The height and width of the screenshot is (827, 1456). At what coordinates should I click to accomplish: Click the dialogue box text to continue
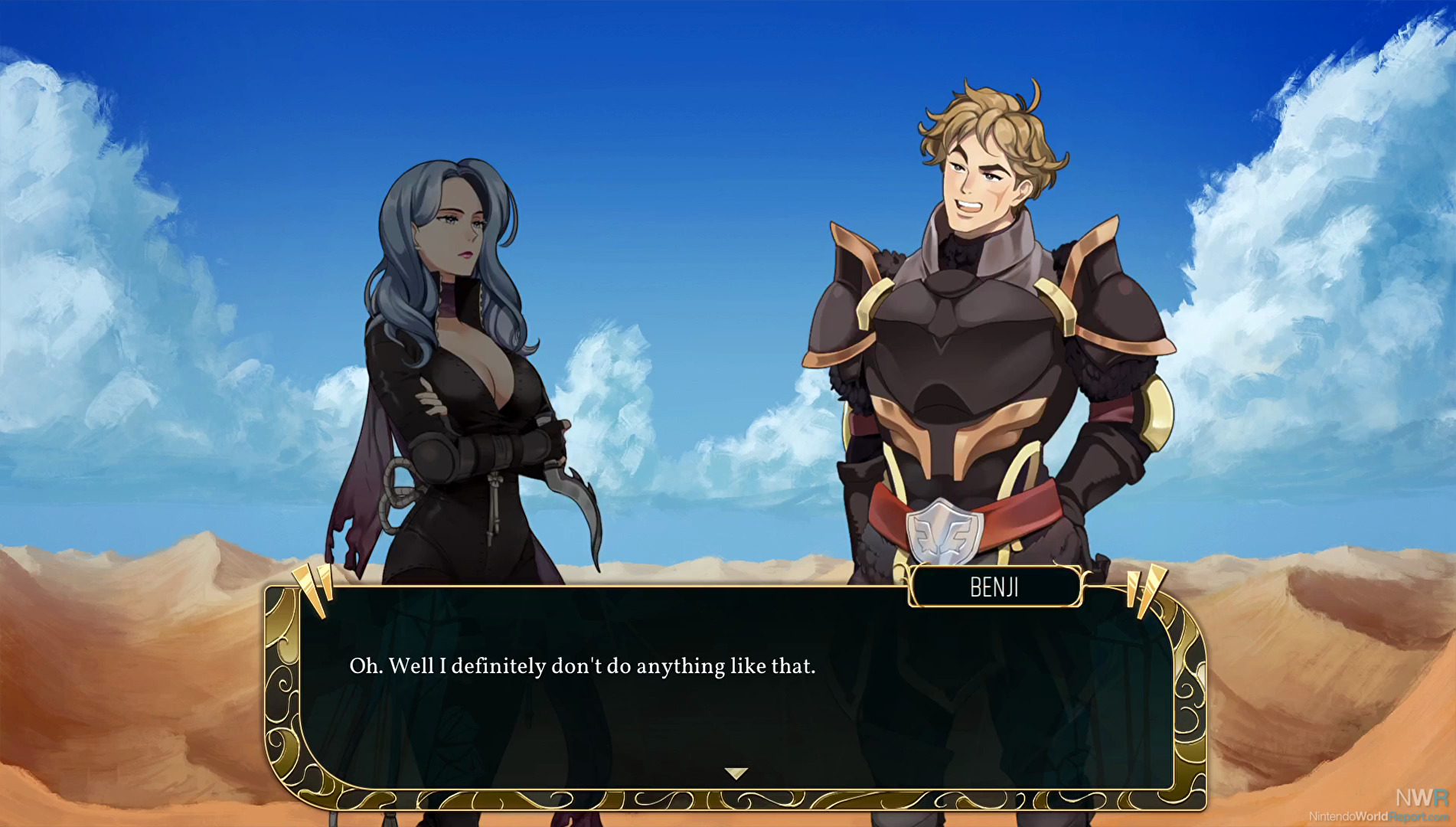tap(583, 666)
